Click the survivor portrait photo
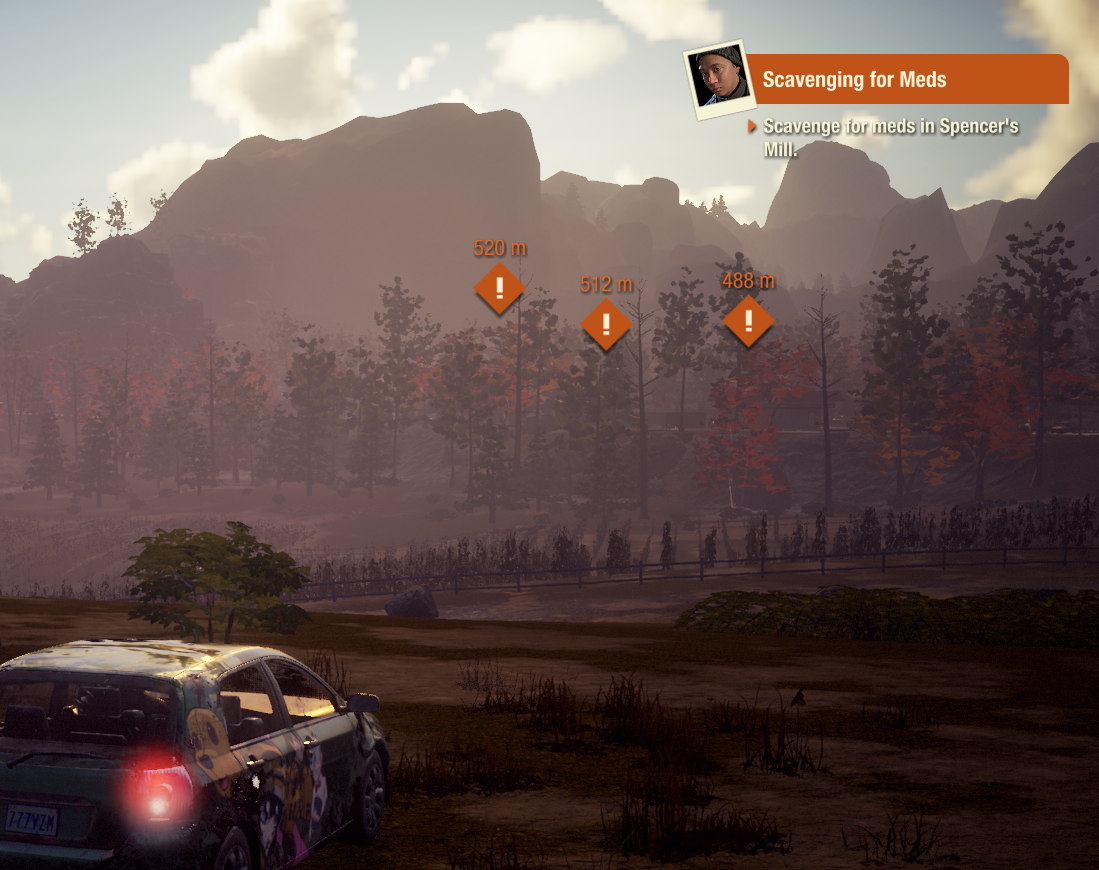The width and height of the screenshot is (1099, 870). [x=717, y=79]
